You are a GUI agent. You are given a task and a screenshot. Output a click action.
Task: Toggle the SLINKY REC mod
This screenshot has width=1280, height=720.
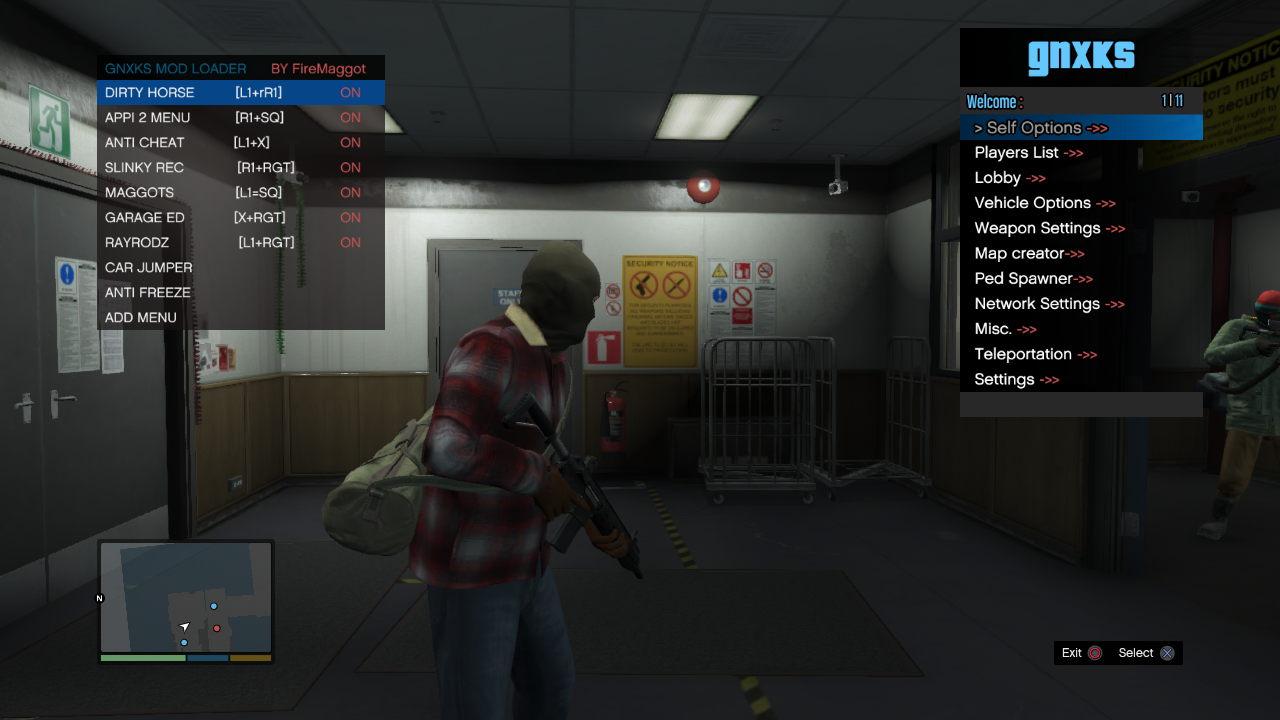[x=240, y=168]
